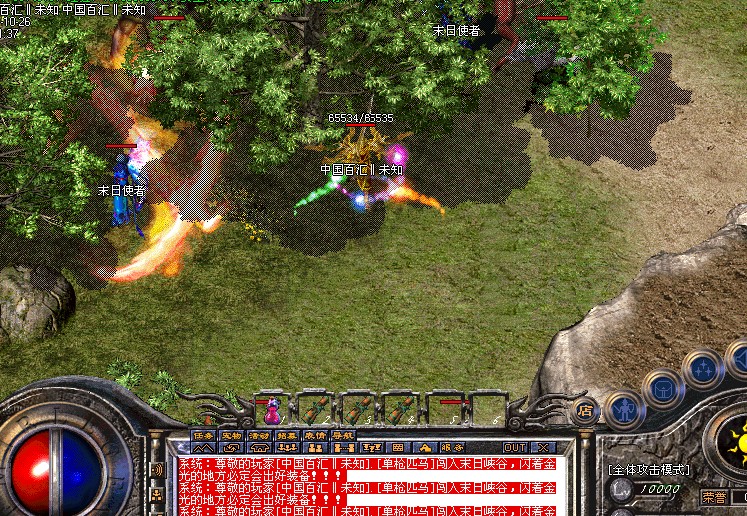Use the pink potion in slot 1
This screenshot has width=747, height=516.
pos(272,410)
